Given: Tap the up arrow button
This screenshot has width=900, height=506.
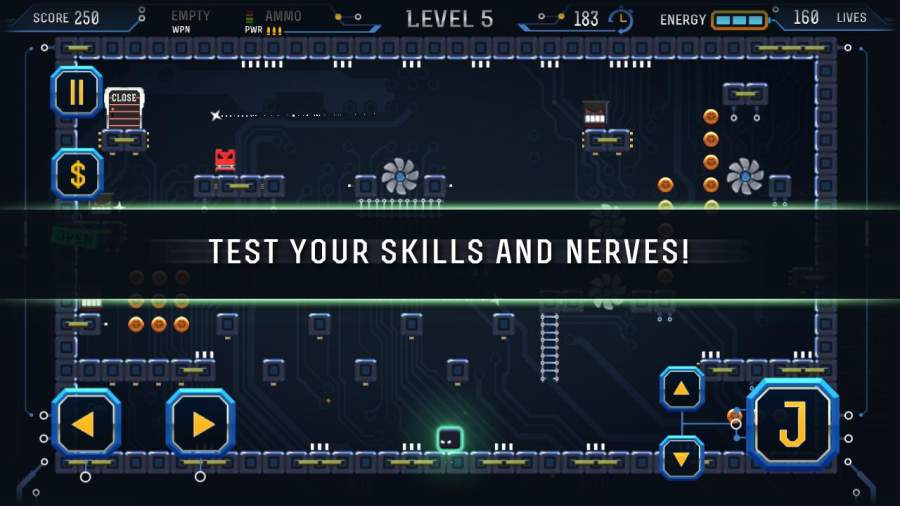Looking at the screenshot, I should [682, 388].
